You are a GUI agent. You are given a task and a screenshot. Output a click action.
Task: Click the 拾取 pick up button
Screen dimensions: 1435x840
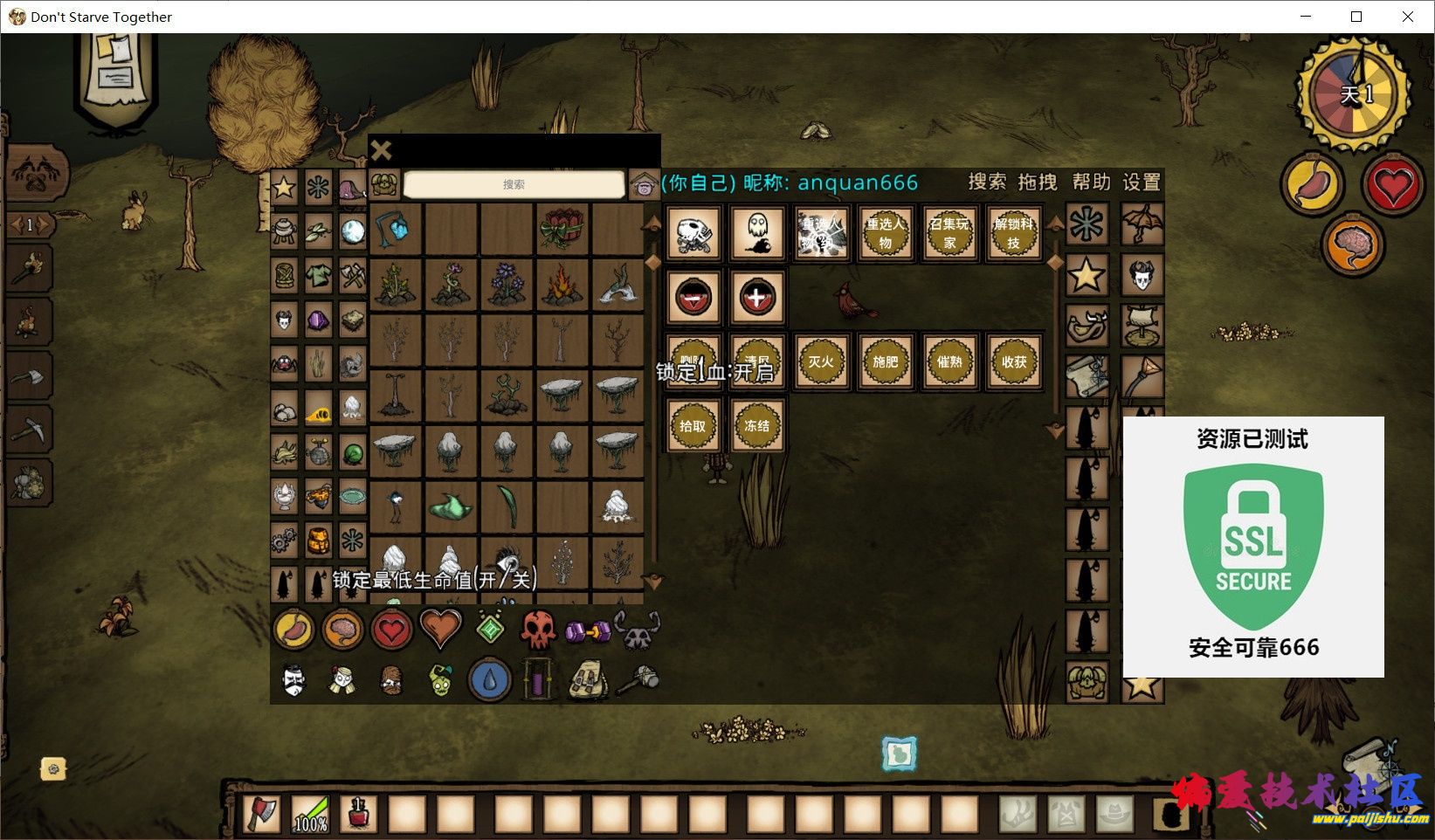click(693, 426)
